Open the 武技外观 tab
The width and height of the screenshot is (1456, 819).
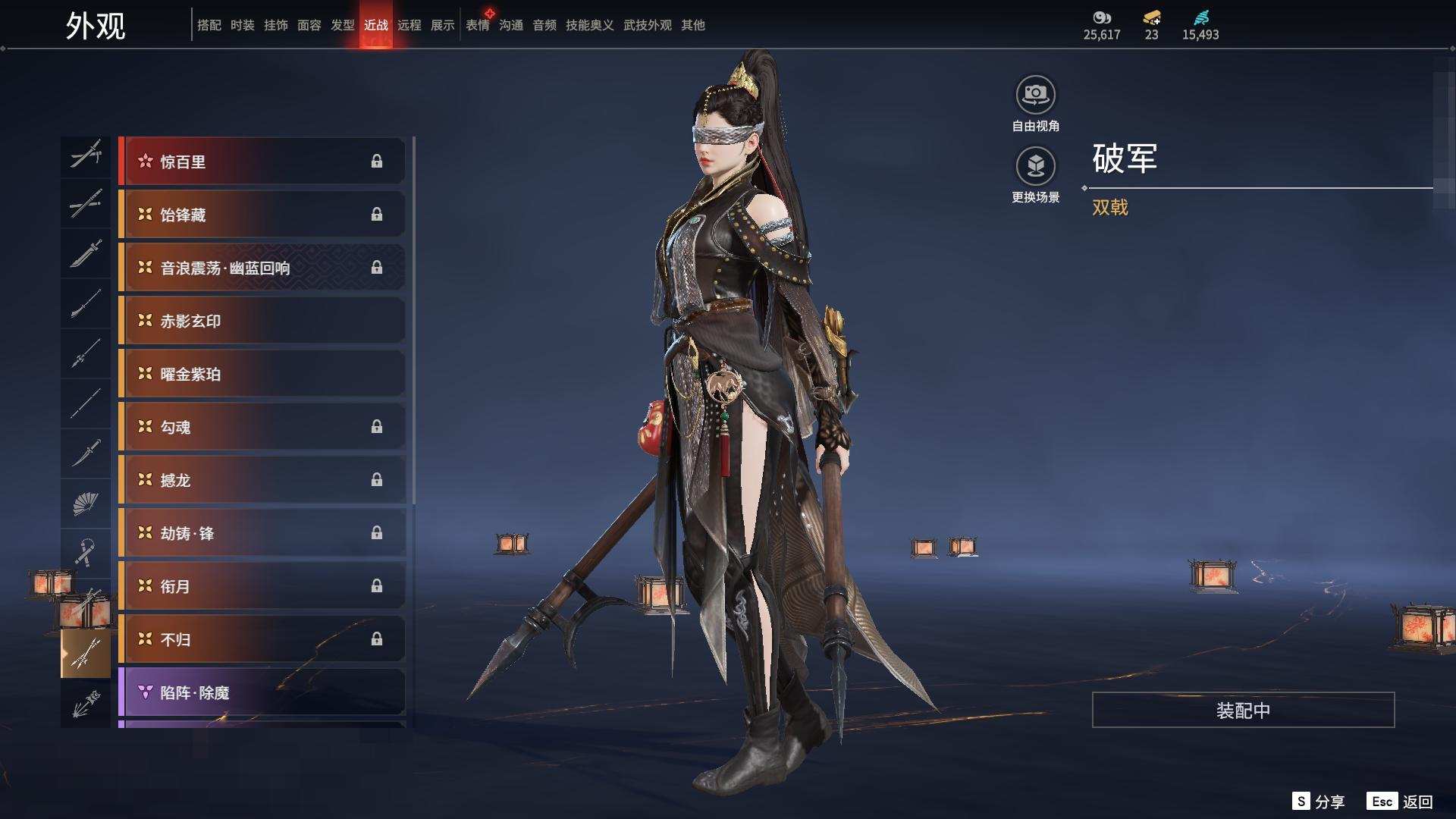[647, 25]
